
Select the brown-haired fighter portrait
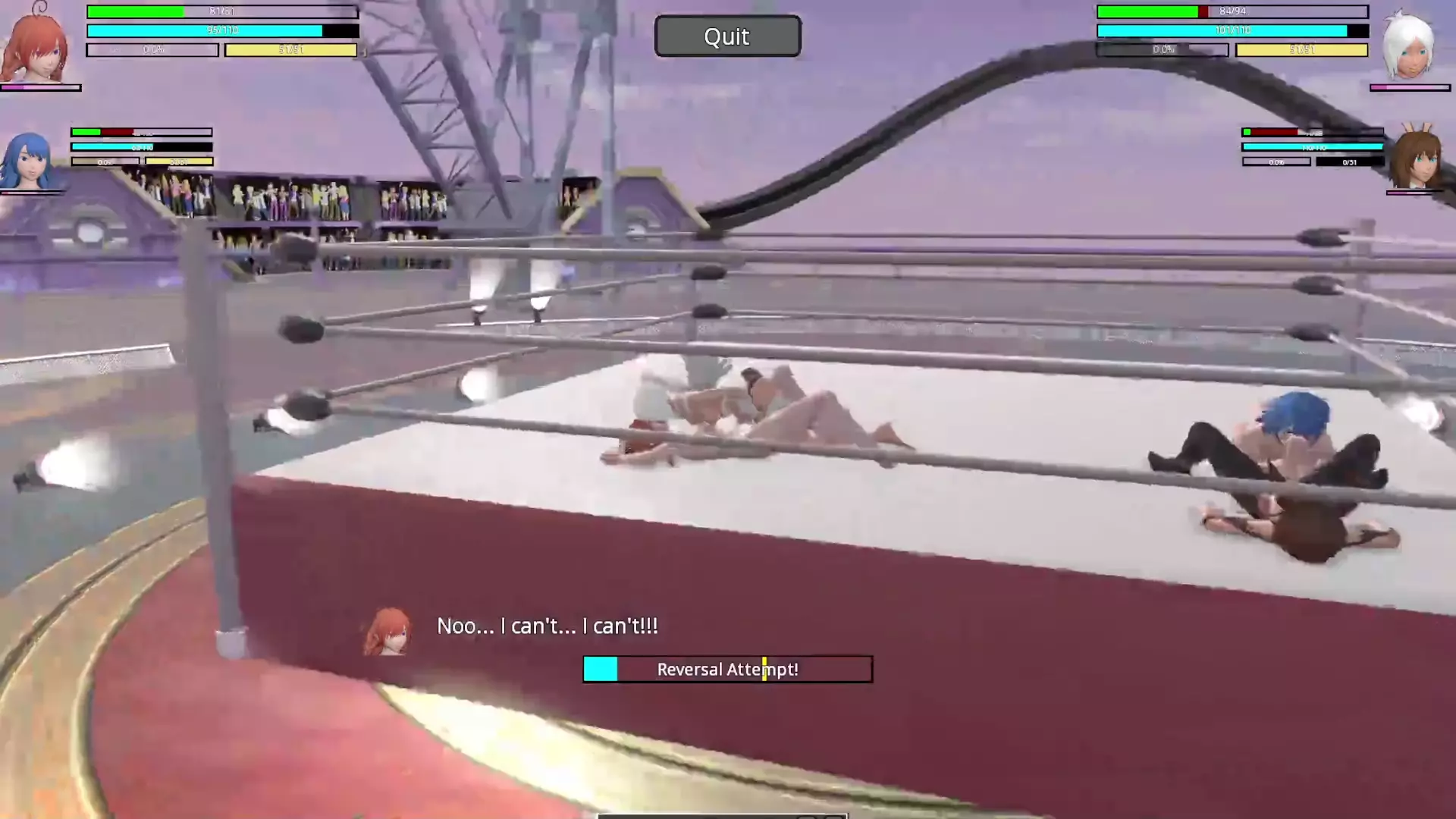[x=1415, y=158]
